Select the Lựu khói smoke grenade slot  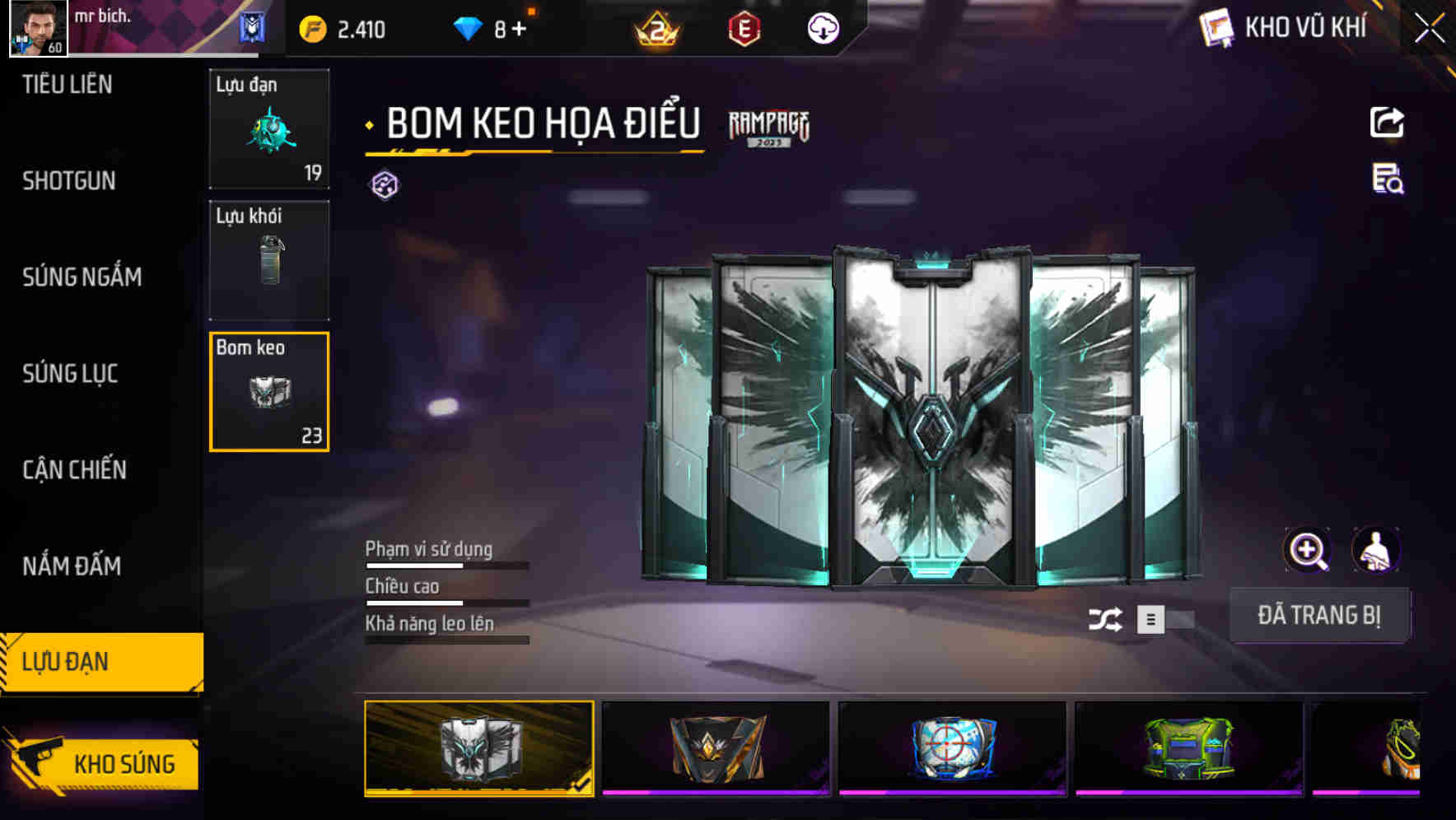click(268, 259)
